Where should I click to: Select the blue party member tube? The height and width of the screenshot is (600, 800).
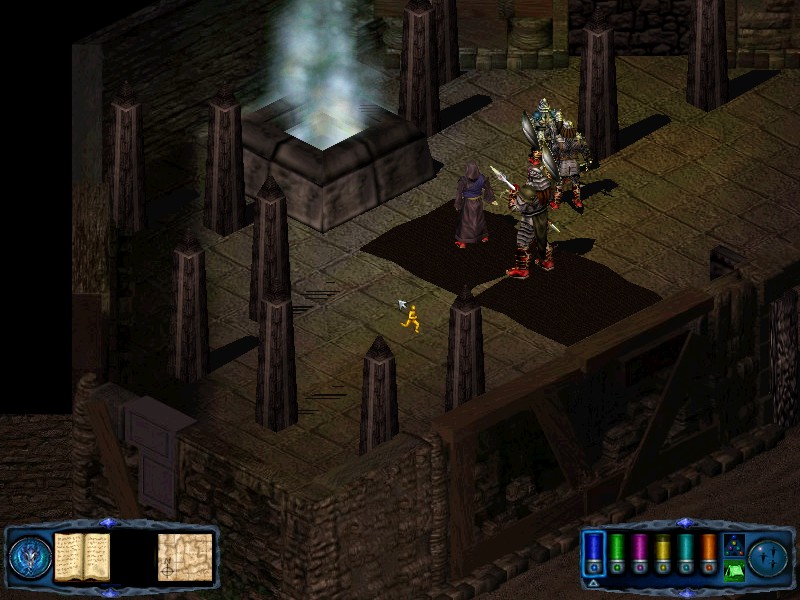coord(594,552)
